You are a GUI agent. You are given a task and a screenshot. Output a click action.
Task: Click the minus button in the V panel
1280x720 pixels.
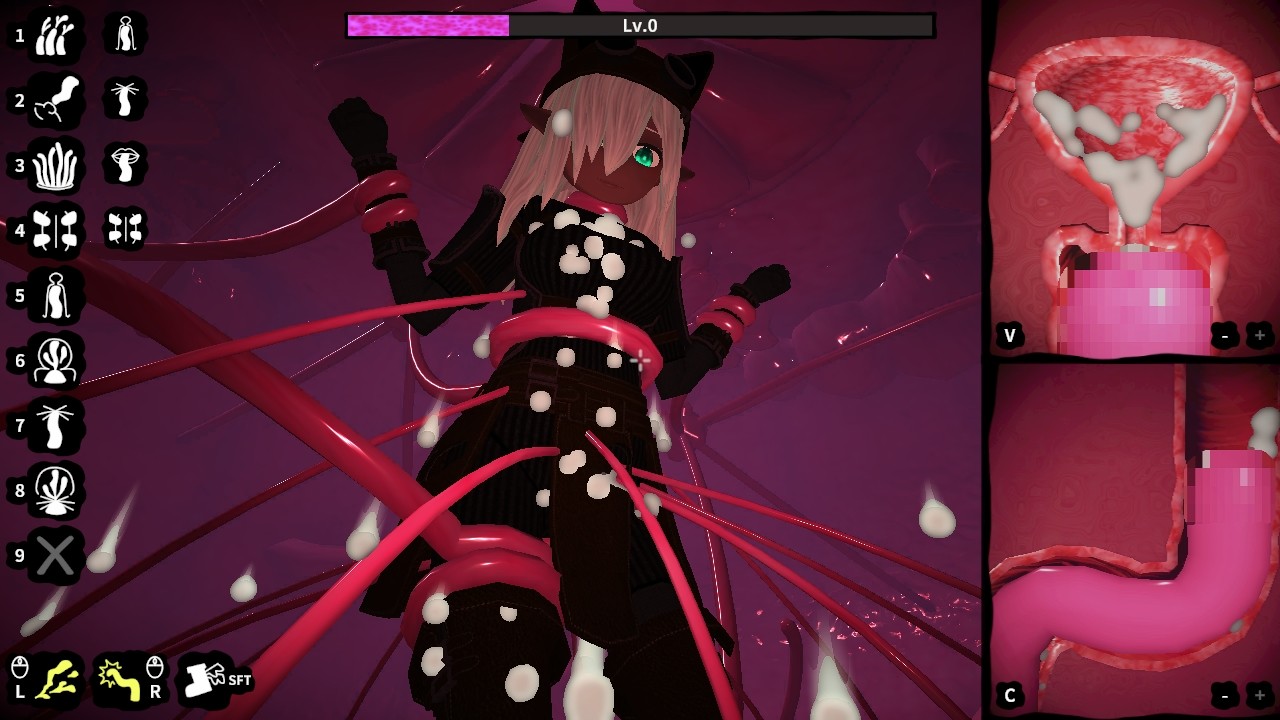click(x=1225, y=336)
